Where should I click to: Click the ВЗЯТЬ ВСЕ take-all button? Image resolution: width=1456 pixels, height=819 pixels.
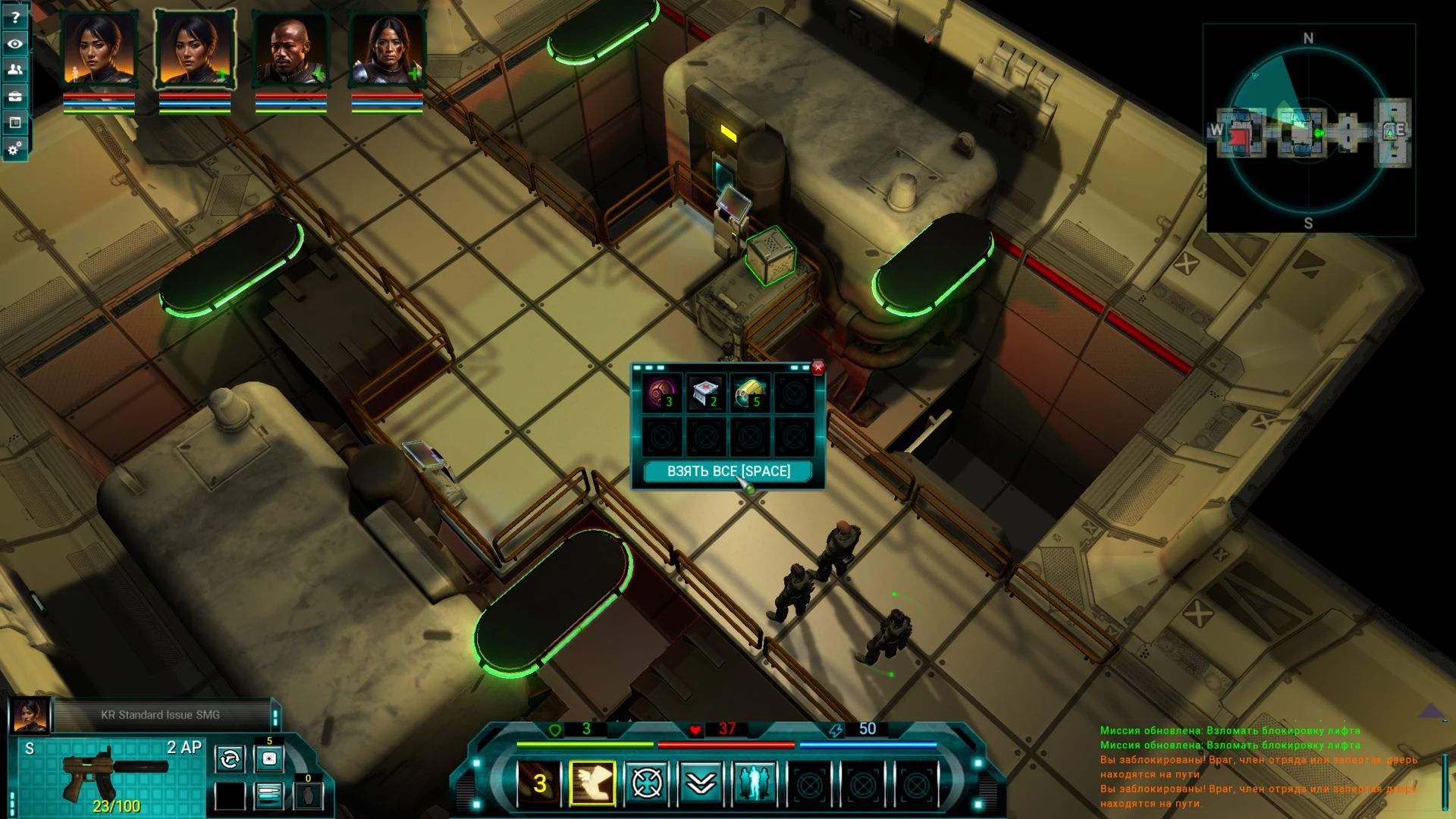[x=728, y=471]
